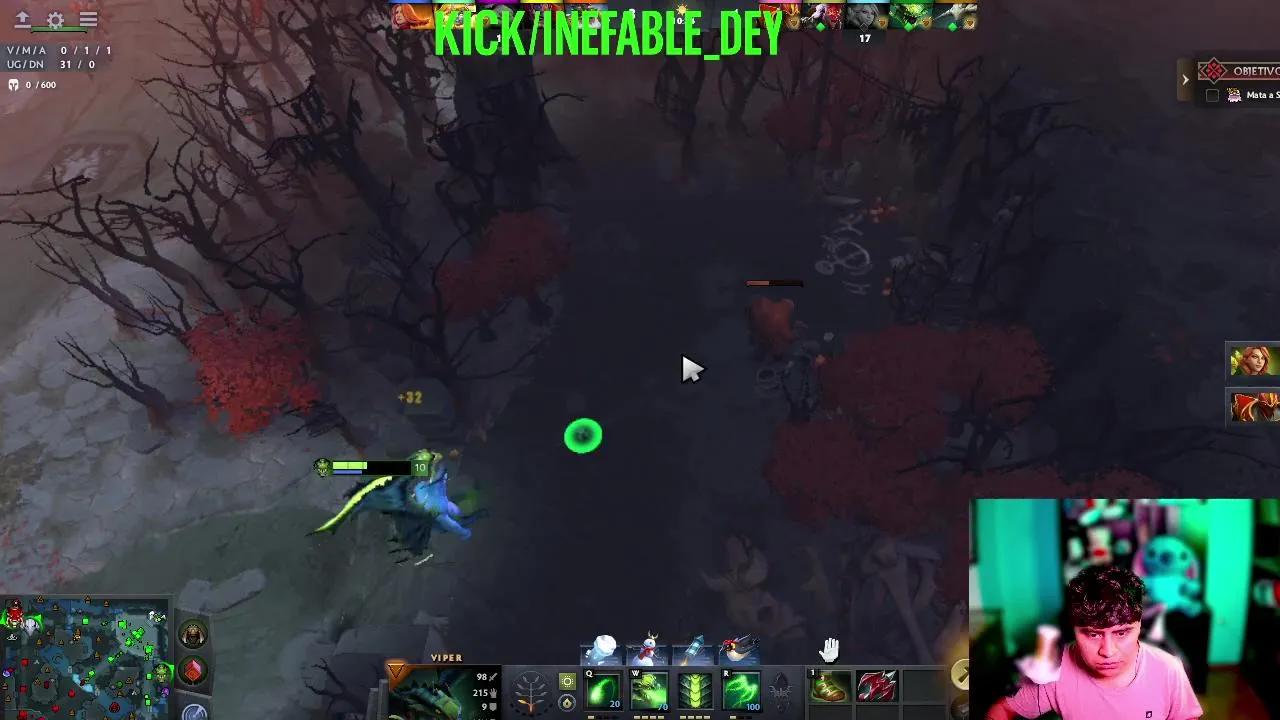Click the level-up arrow icon top-left
The height and width of the screenshot is (720, 1280).
point(23,19)
